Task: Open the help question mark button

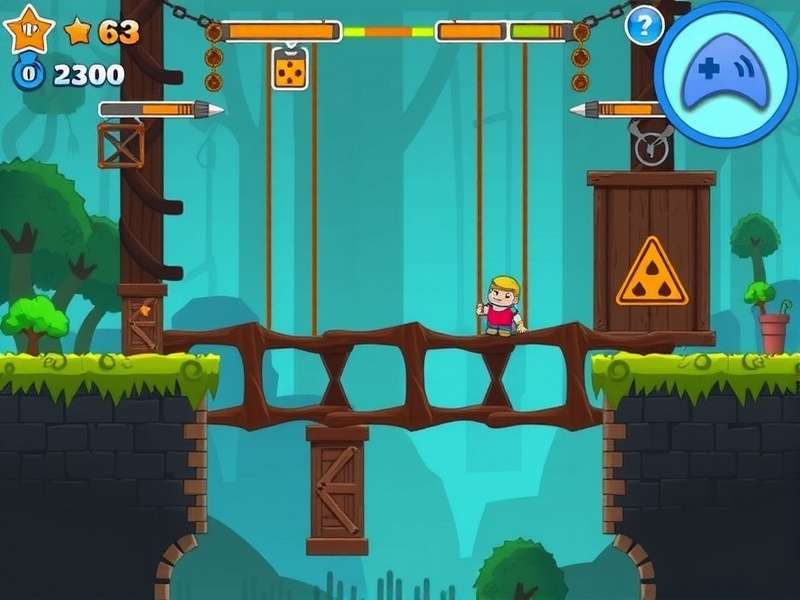Action: pyautogui.click(x=644, y=24)
